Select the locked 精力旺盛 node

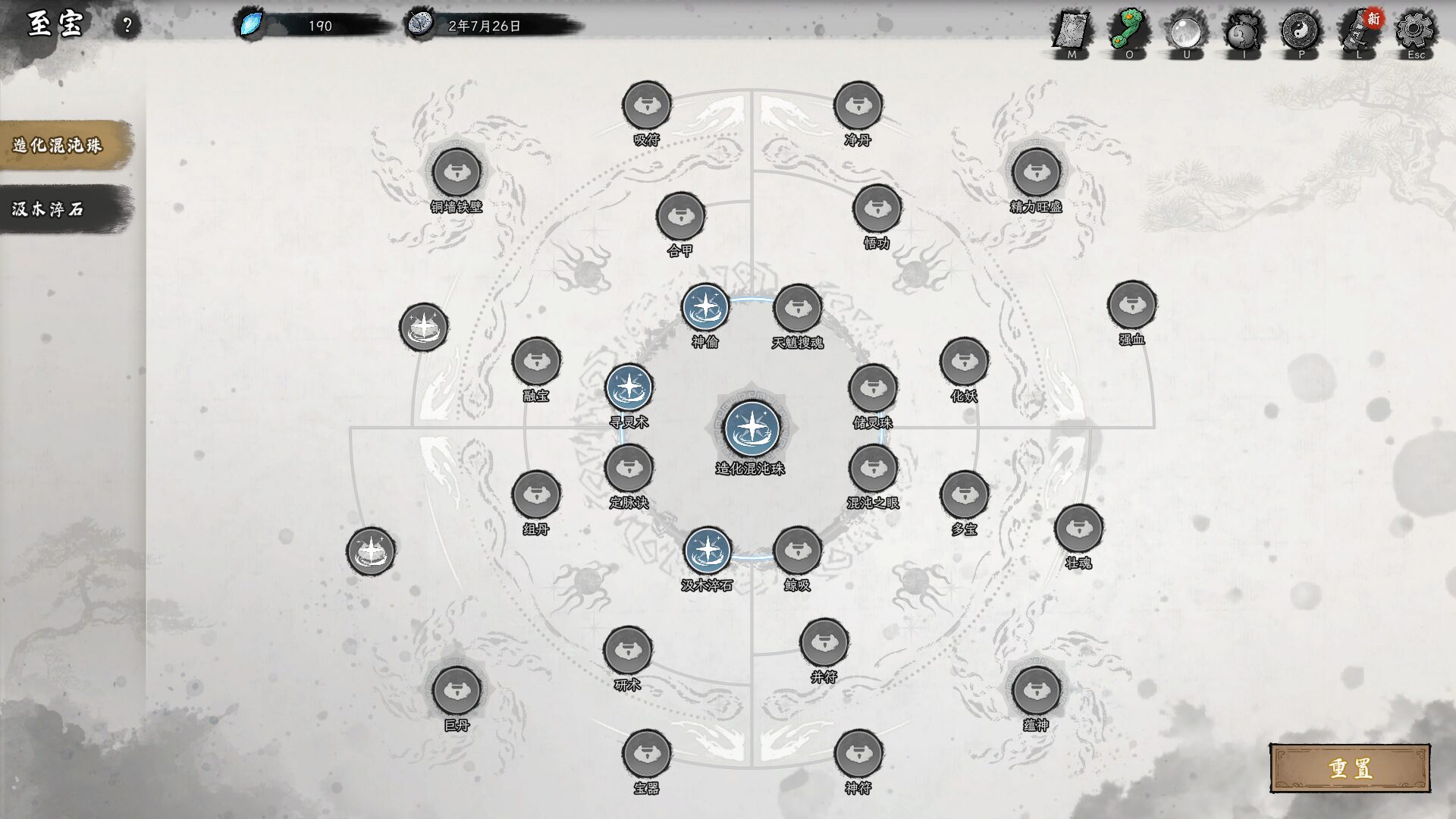[x=1036, y=173]
